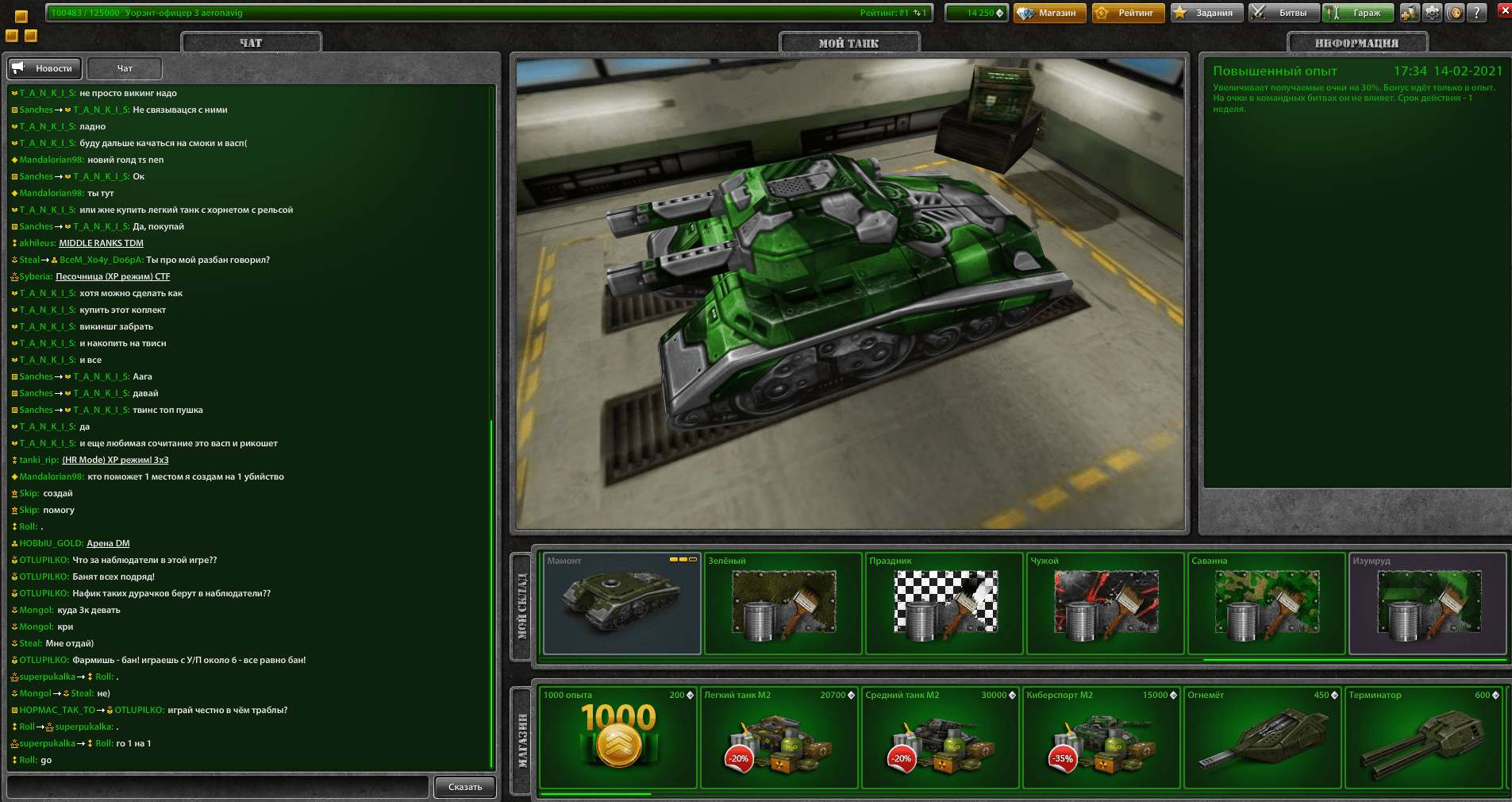The width and height of the screenshot is (1512, 802).
Task: Open Битвы with the crossed swords icon
Action: pyautogui.click(x=1284, y=13)
